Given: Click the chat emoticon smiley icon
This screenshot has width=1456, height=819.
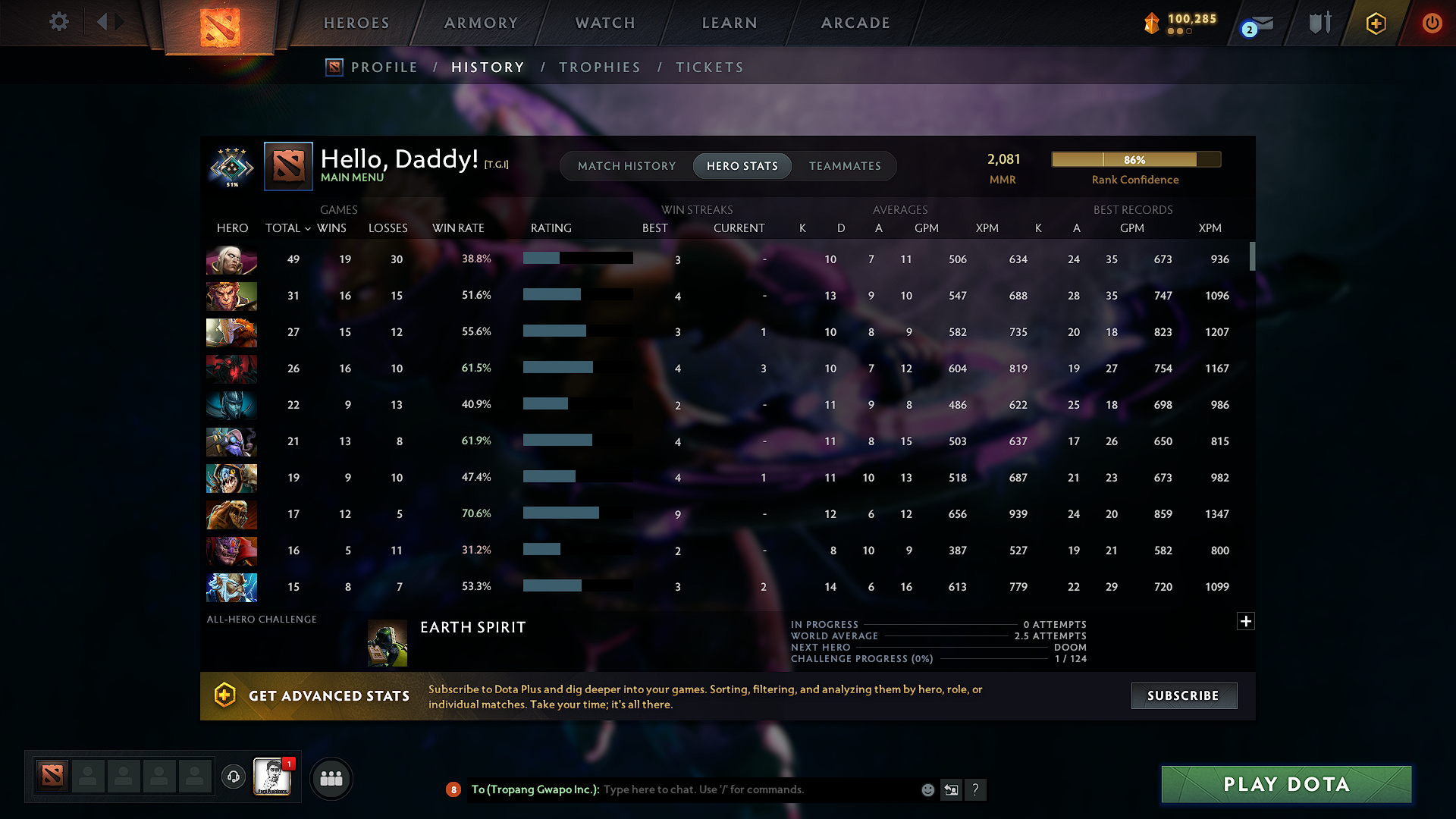Looking at the screenshot, I should click(x=927, y=789).
